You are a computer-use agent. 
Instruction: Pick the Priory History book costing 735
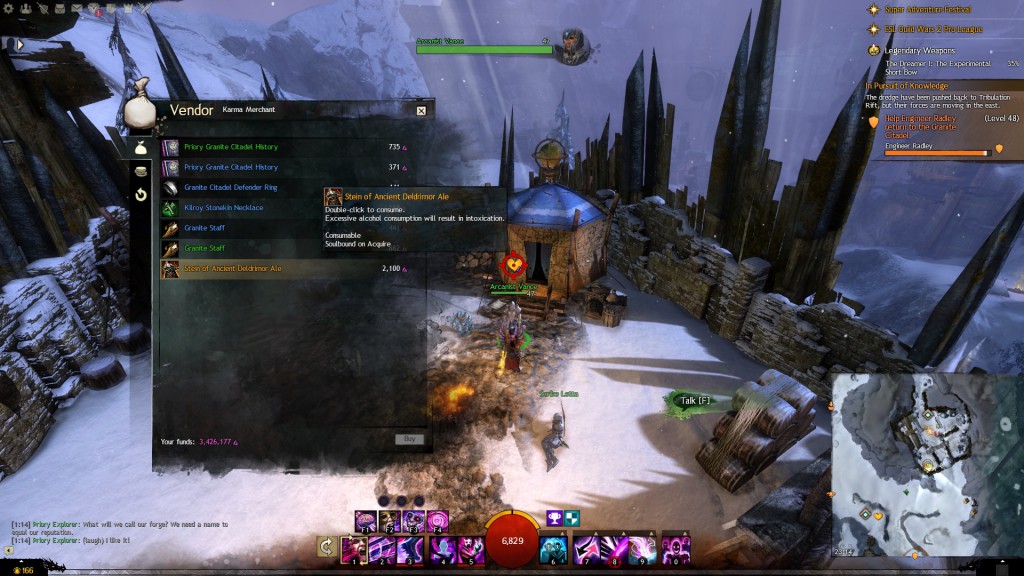coord(231,147)
